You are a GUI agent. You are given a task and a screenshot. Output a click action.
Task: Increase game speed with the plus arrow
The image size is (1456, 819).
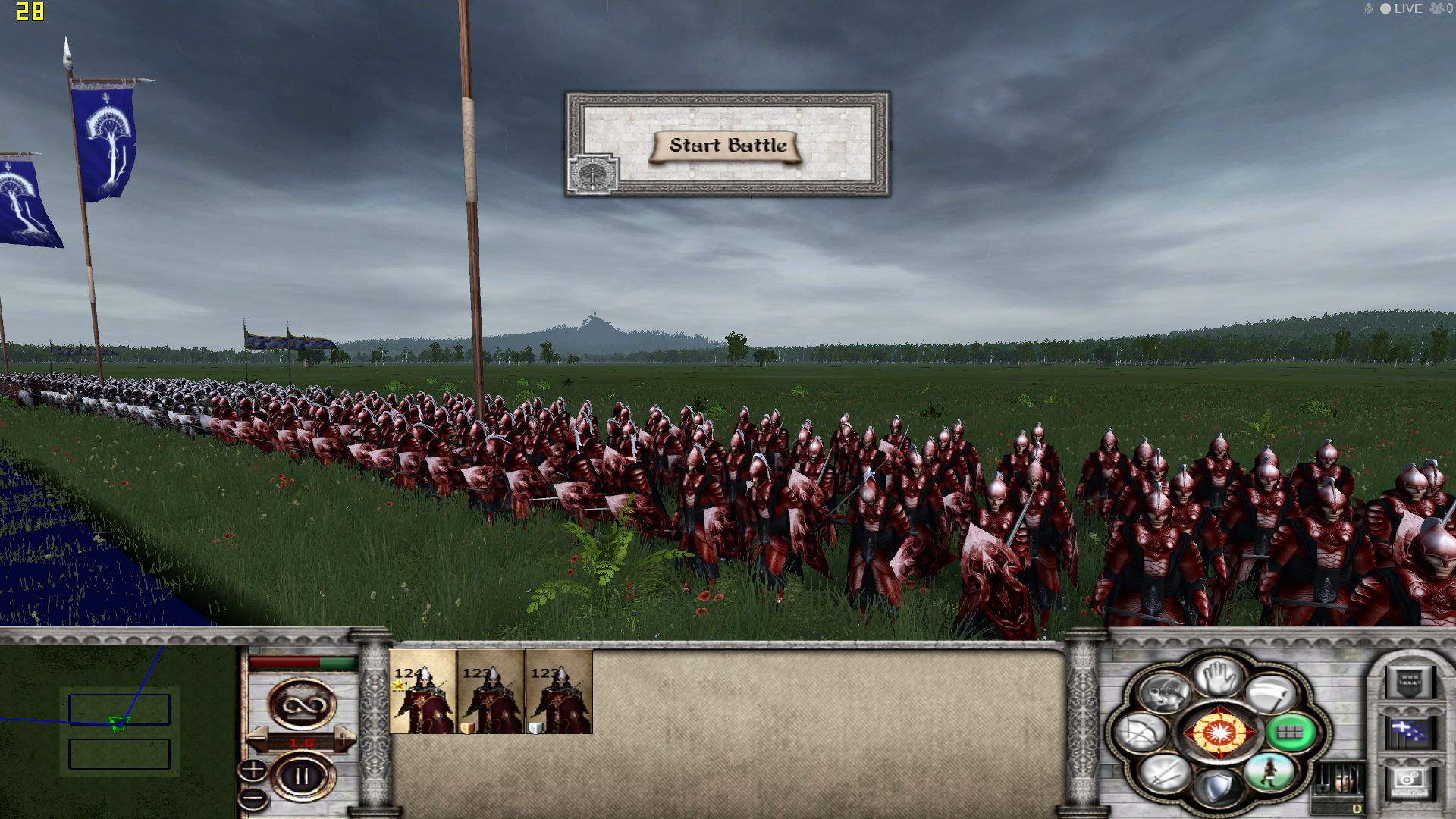tap(344, 737)
